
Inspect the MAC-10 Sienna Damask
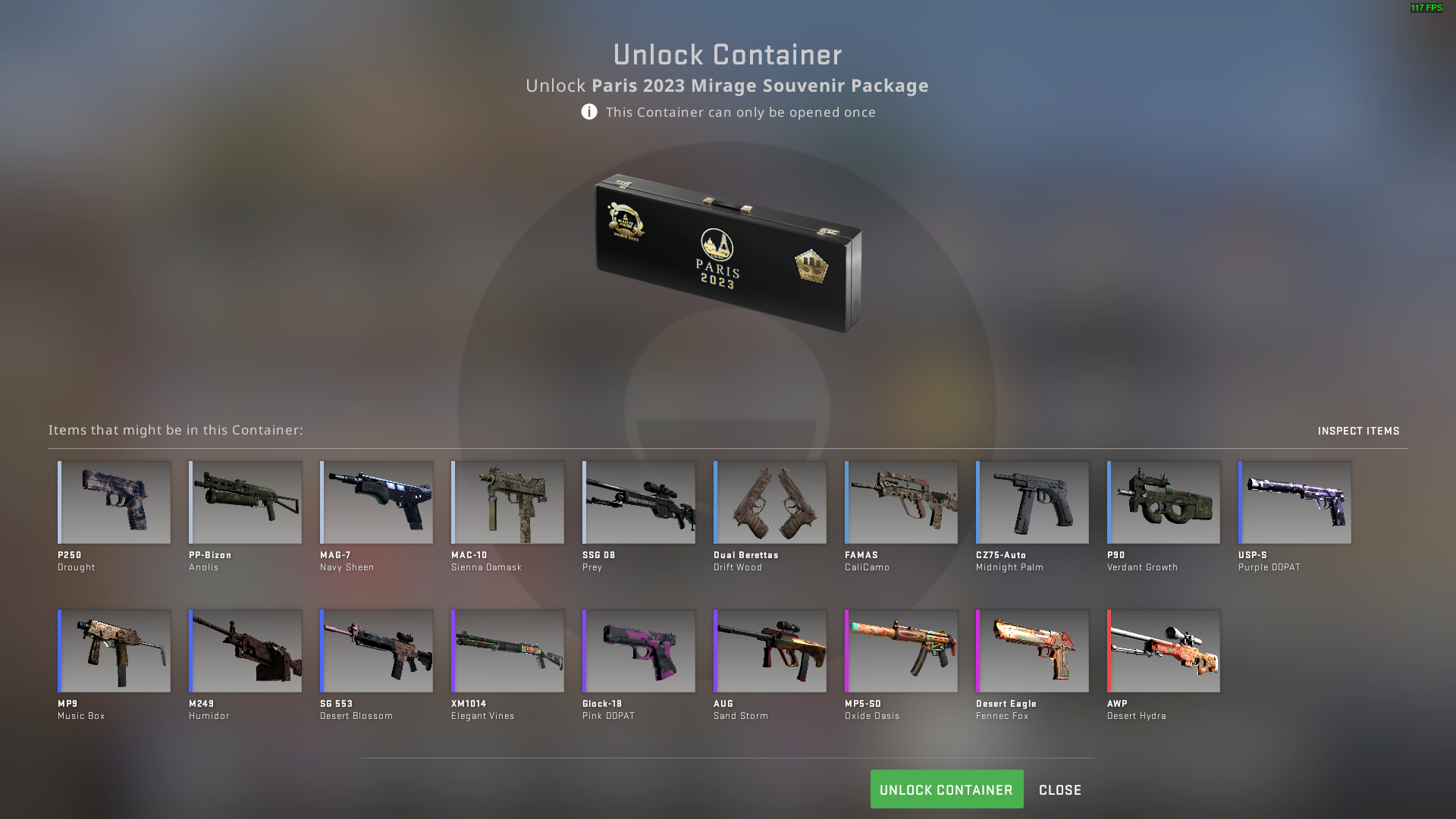[x=507, y=502]
